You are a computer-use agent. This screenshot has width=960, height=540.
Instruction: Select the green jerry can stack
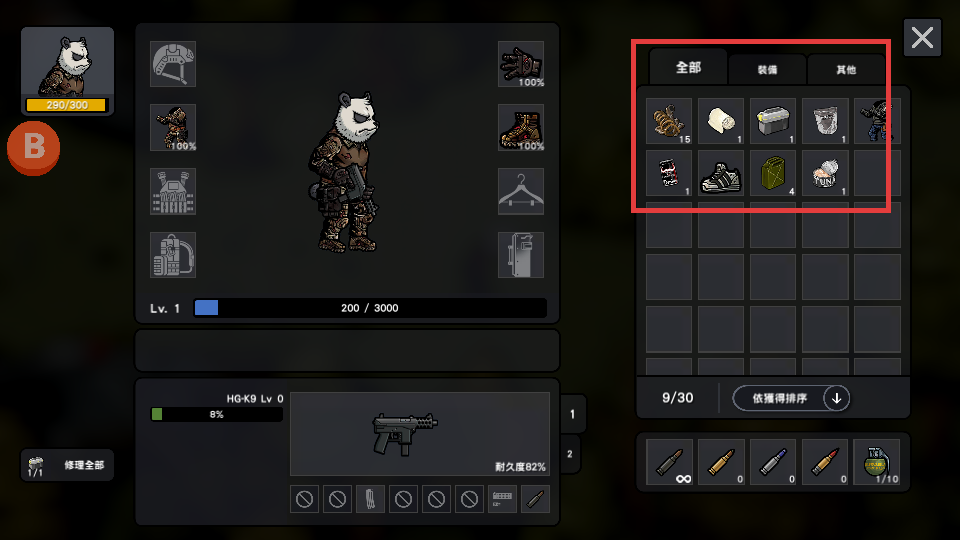[773, 173]
